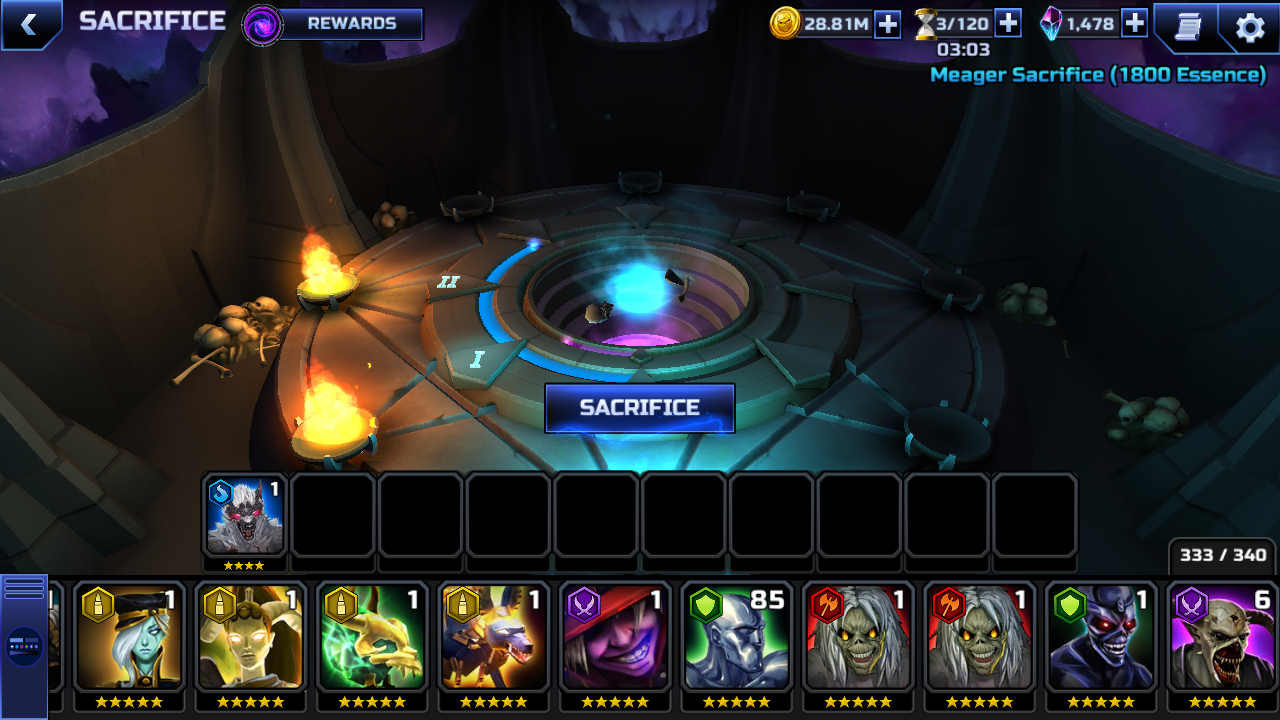This screenshot has height=720, width=1280.
Task: Select the golden glowing-eyed character card
Action: (x=250, y=638)
